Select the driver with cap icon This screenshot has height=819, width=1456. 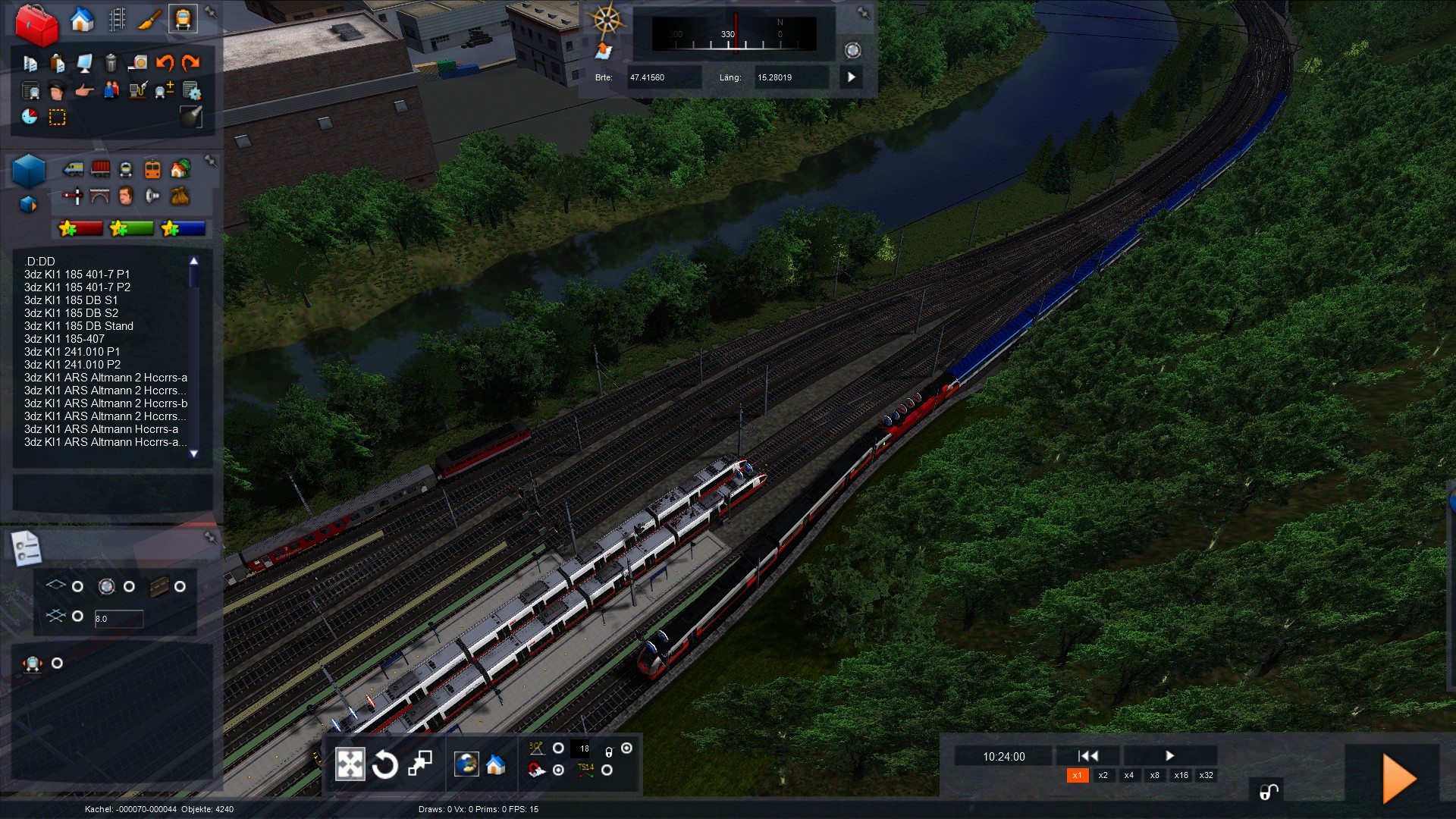click(57, 91)
